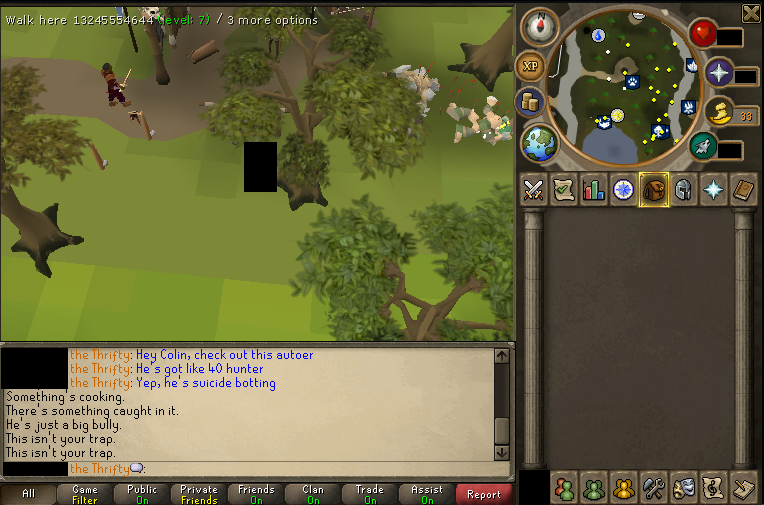
Task: Click the compass to face north
Action: pos(539,27)
